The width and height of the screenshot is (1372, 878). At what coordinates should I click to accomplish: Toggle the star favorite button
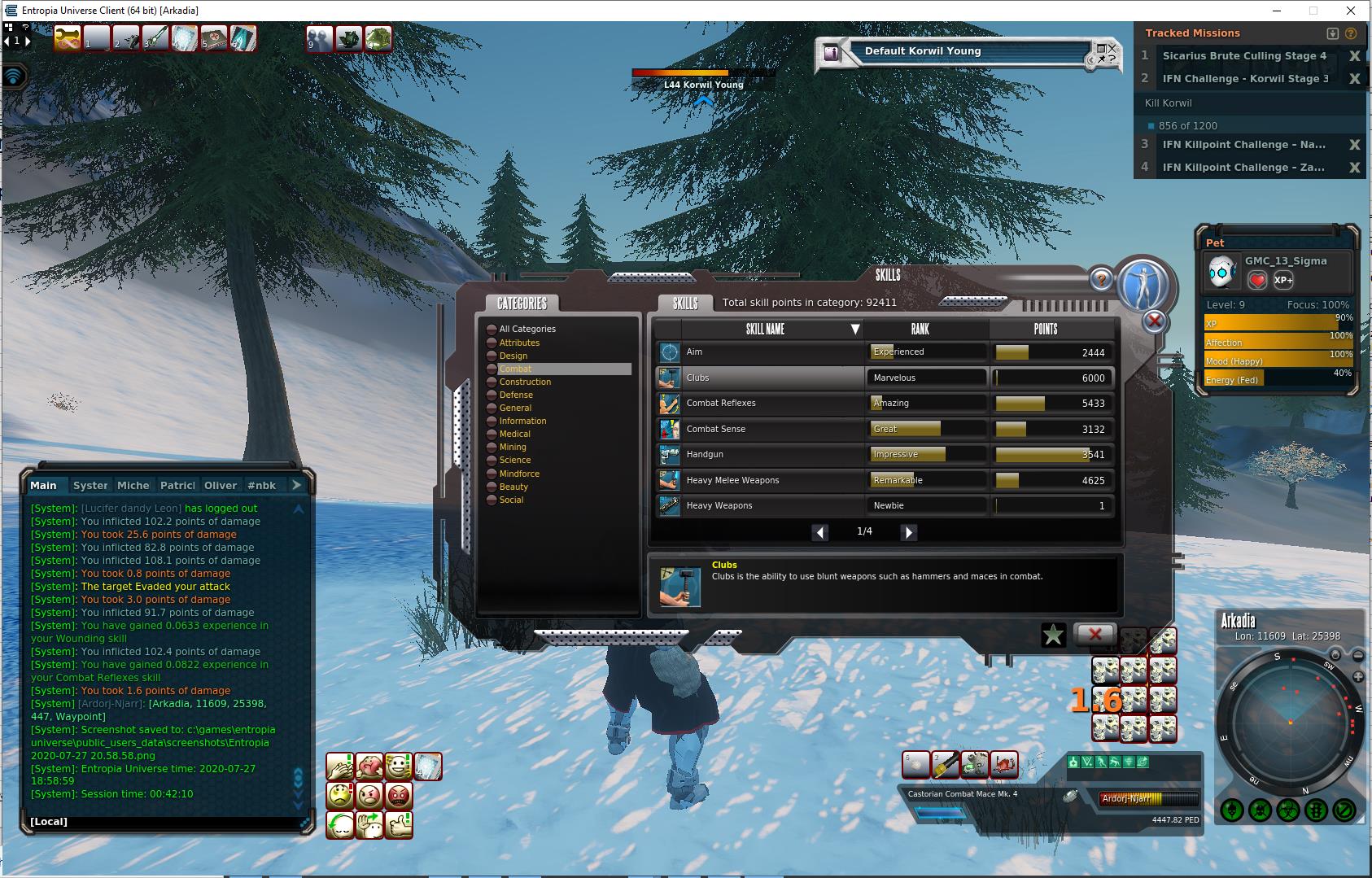click(1053, 635)
